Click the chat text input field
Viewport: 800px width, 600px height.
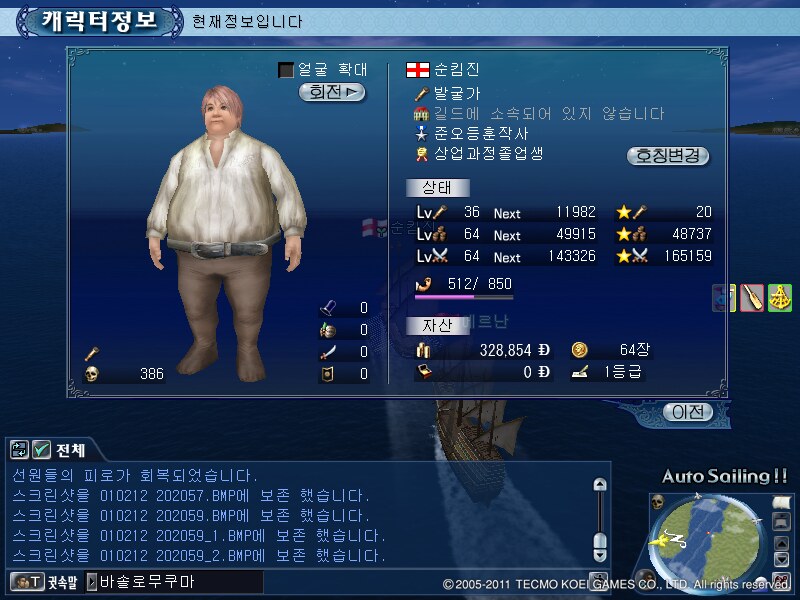pos(180,581)
